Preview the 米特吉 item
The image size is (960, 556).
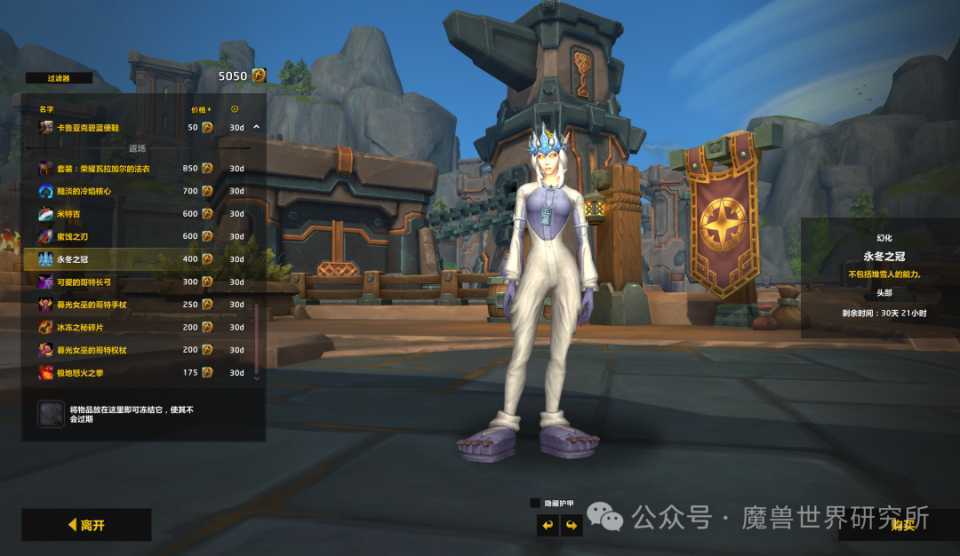pyautogui.click(x=120, y=214)
